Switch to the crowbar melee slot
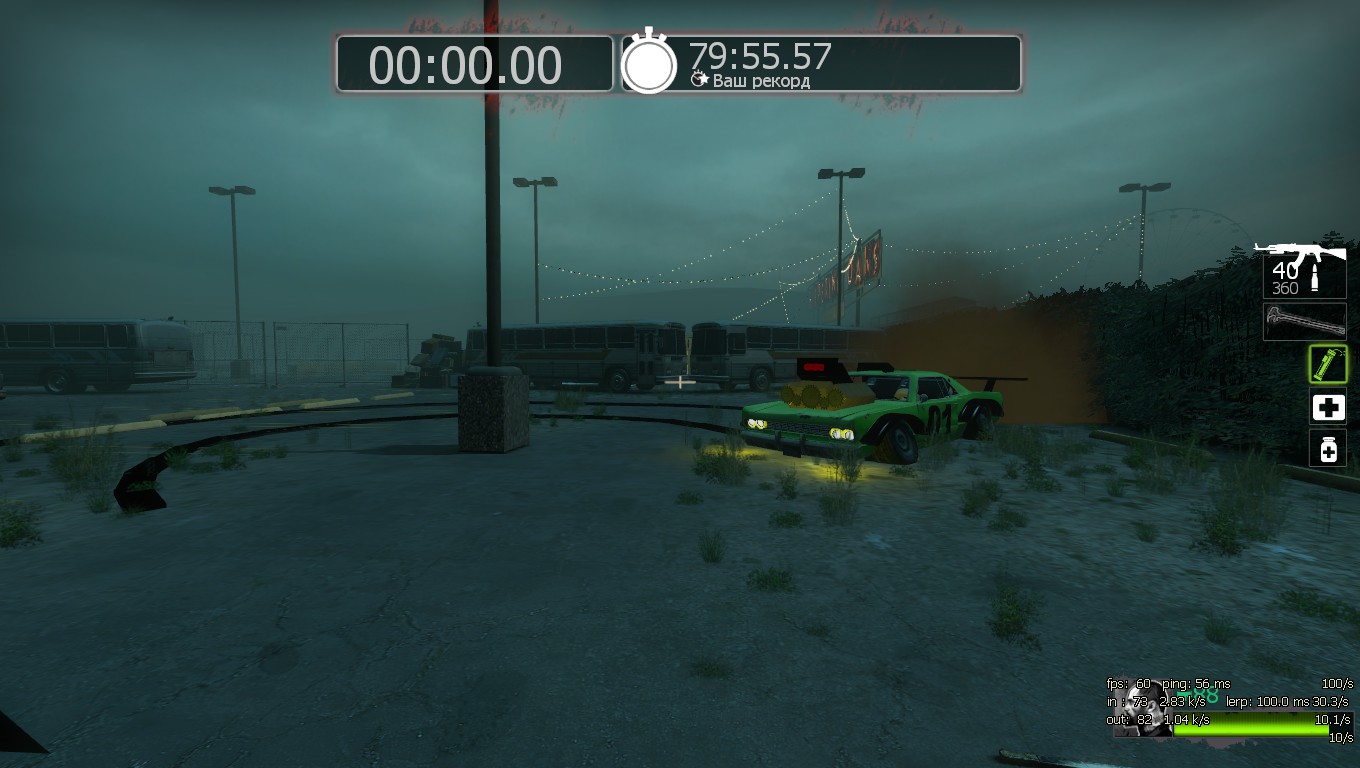 pyautogui.click(x=1304, y=322)
